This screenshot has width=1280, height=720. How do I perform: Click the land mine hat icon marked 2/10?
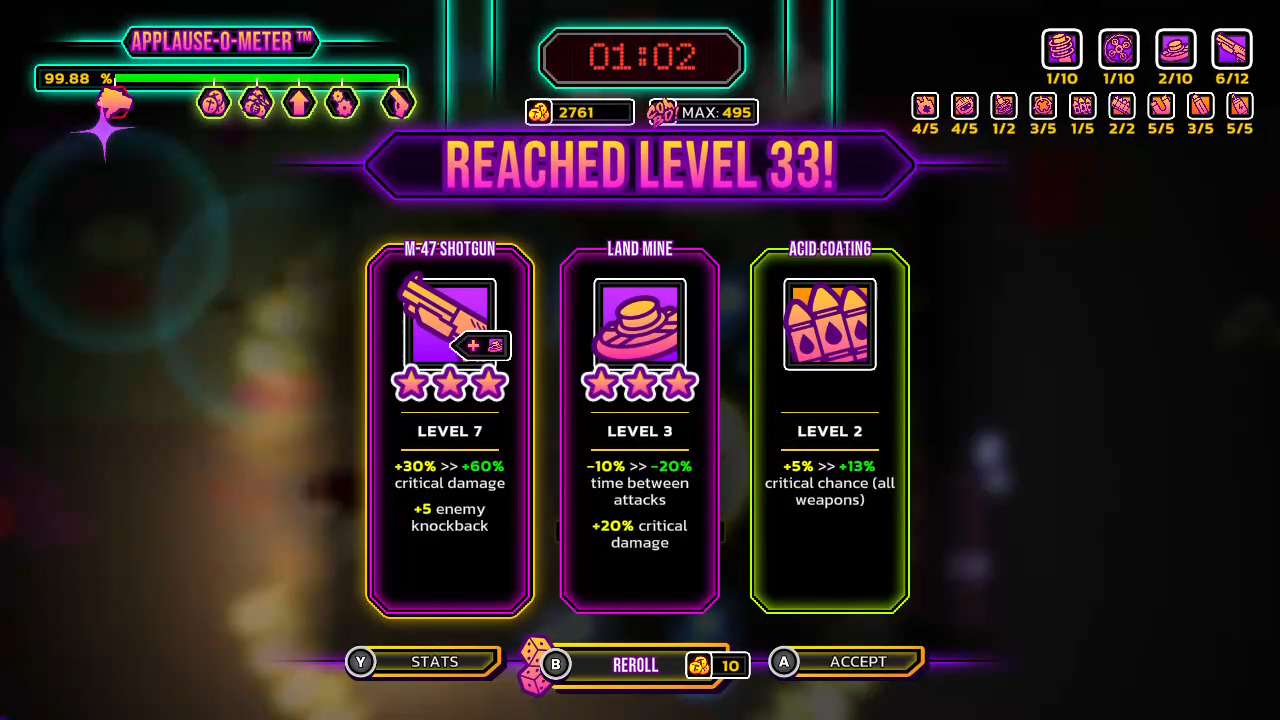(1176, 47)
